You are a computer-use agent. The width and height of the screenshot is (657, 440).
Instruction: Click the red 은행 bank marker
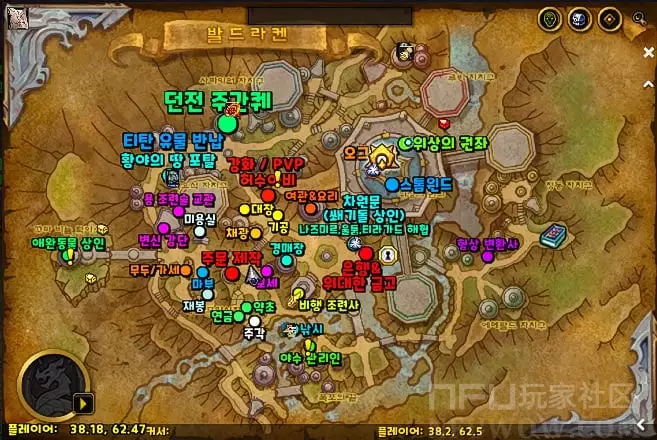coord(366,256)
